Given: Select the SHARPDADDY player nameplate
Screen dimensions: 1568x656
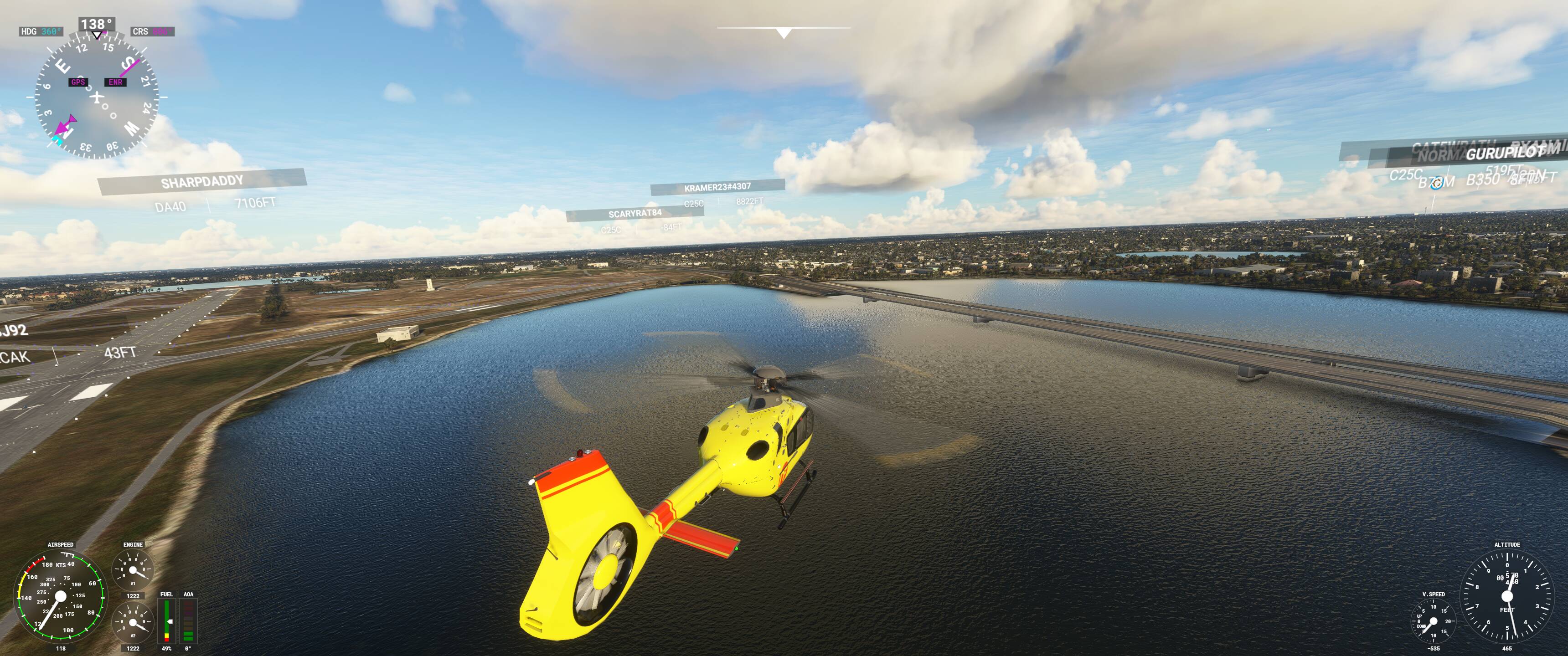Looking at the screenshot, I should [202, 181].
